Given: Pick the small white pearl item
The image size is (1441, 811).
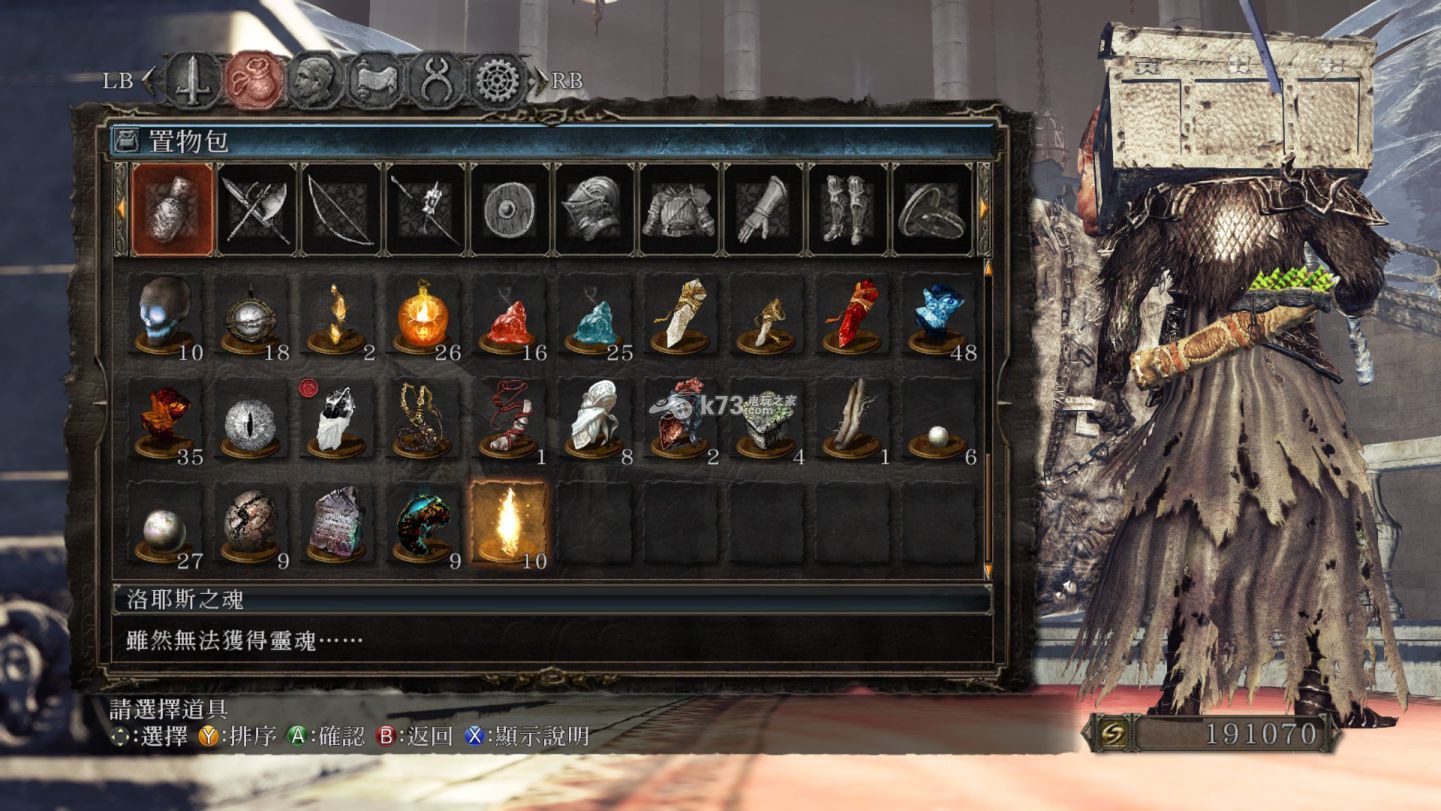Looking at the screenshot, I should [937, 435].
